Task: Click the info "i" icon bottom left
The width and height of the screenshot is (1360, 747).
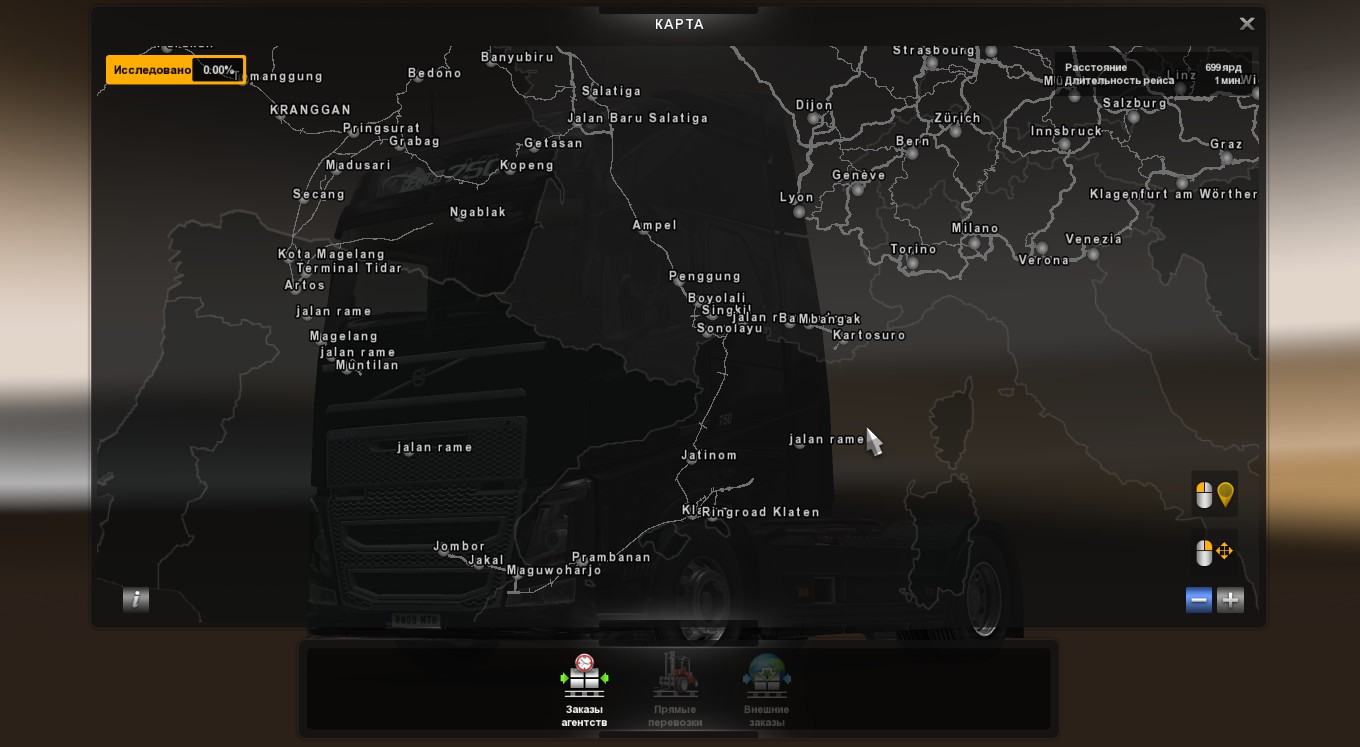Action: (136, 599)
